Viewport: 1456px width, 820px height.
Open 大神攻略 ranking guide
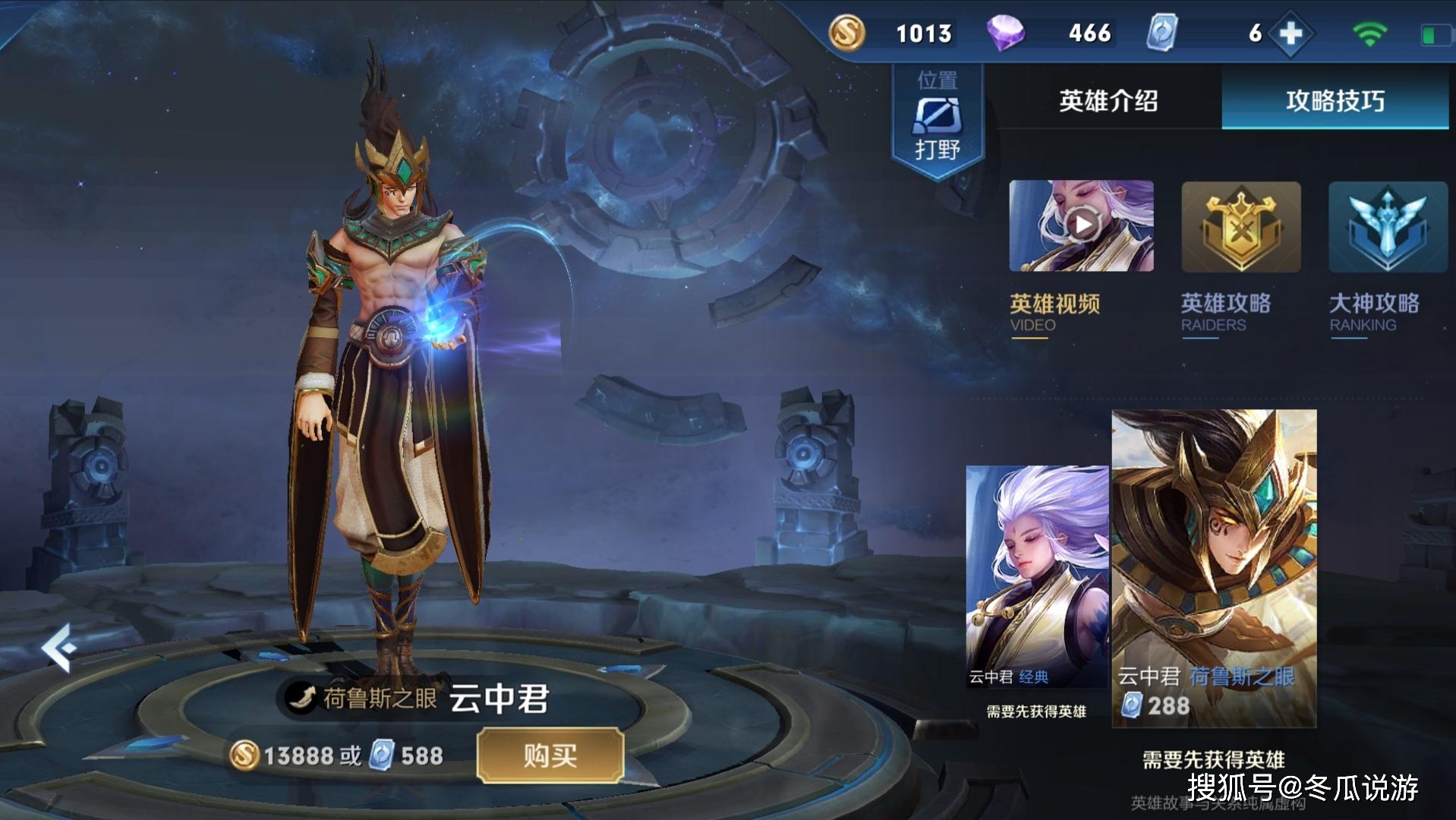(1387, 227)
